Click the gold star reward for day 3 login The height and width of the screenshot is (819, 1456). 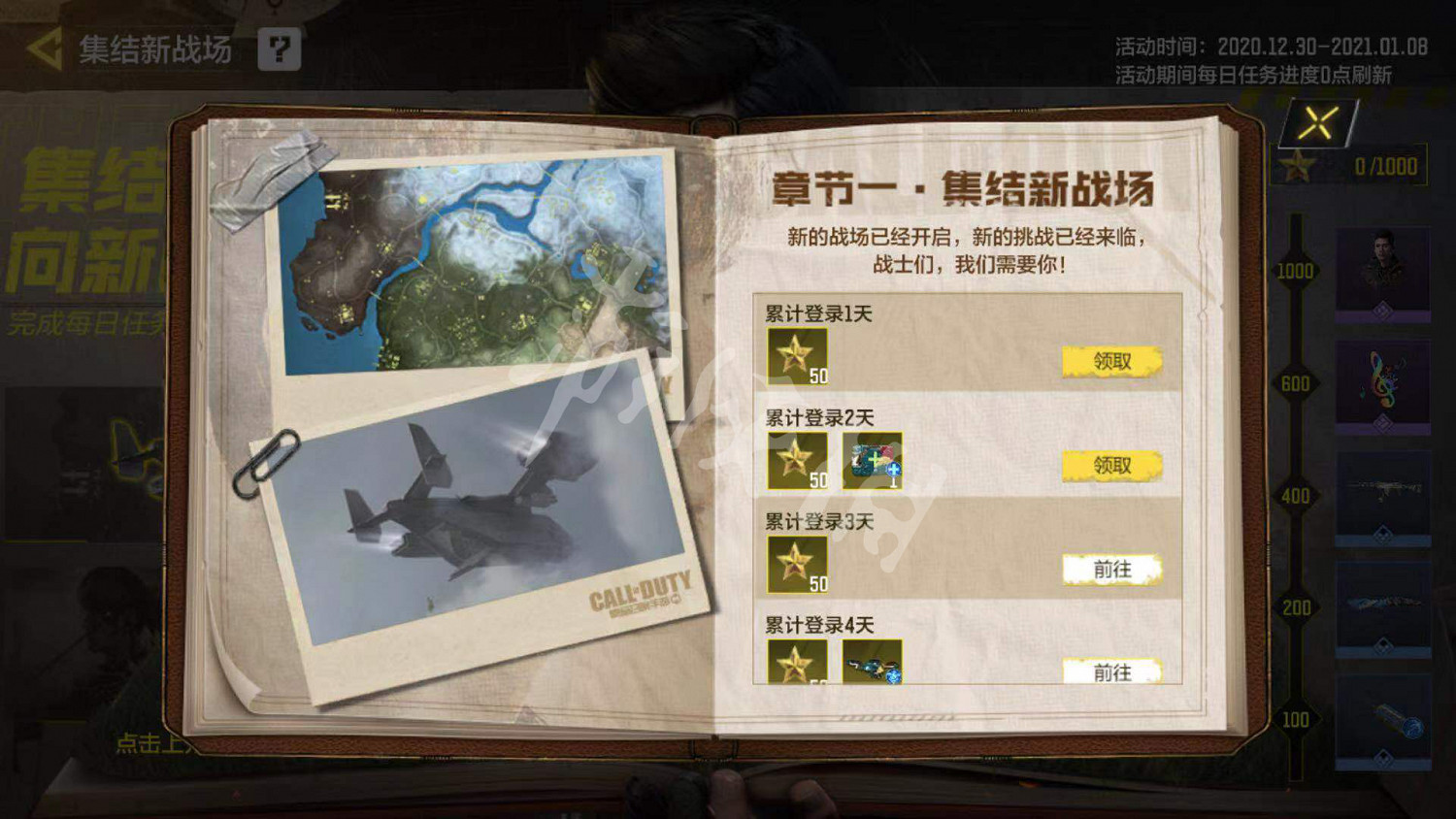[799, 564]
